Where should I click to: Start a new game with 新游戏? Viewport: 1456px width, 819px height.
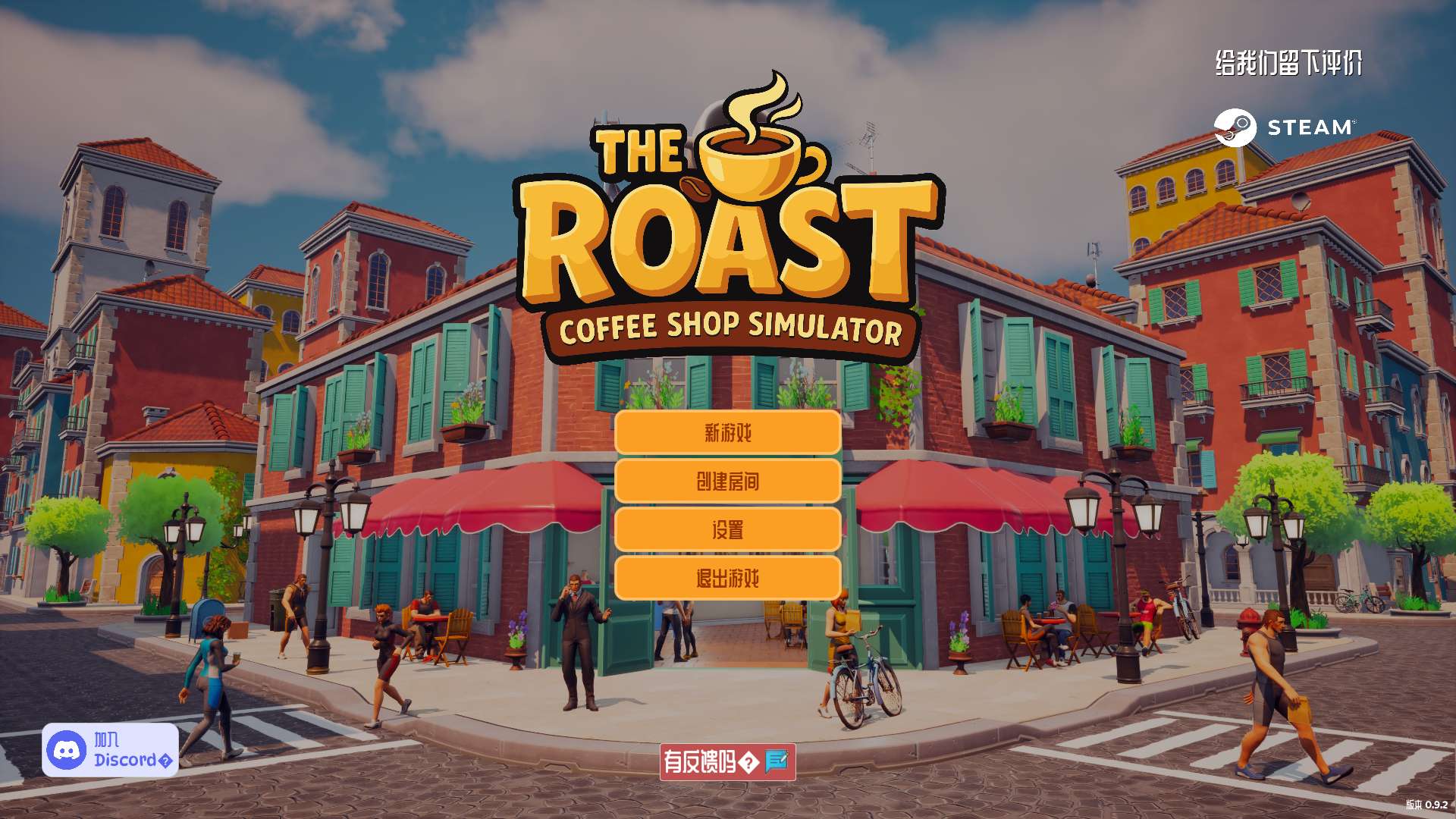[x=728, y=433]
